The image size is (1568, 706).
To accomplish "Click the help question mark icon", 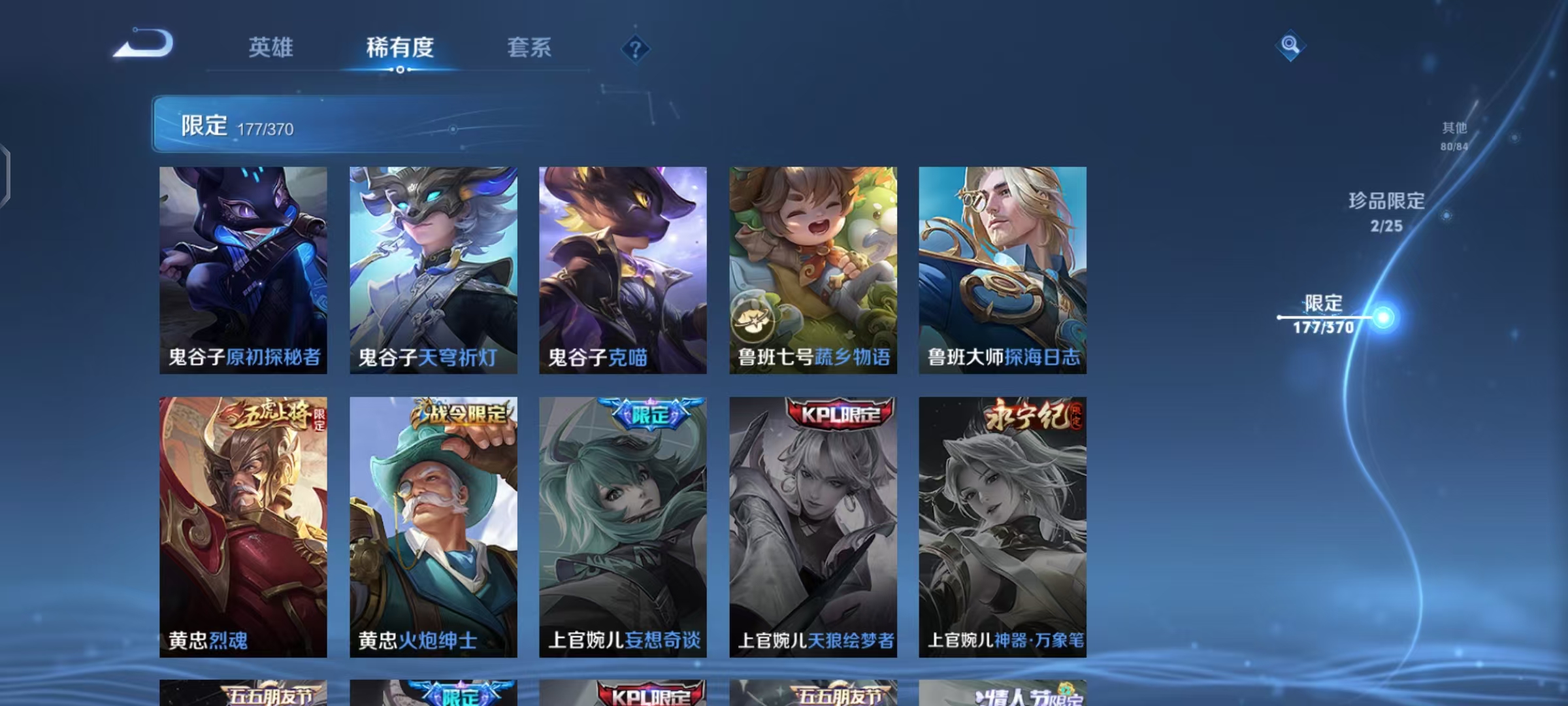I will 634,48.
